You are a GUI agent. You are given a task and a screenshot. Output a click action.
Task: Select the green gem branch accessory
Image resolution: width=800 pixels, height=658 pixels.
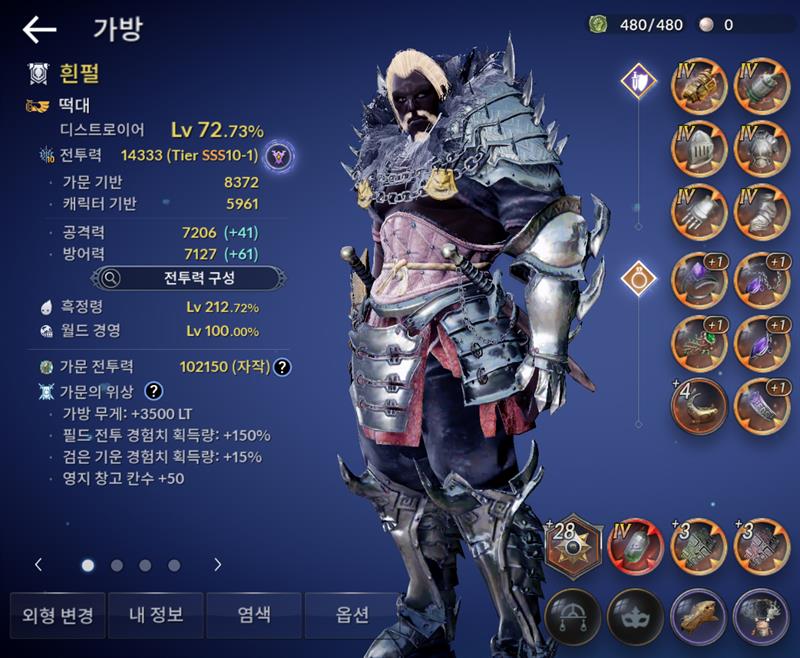700,340
